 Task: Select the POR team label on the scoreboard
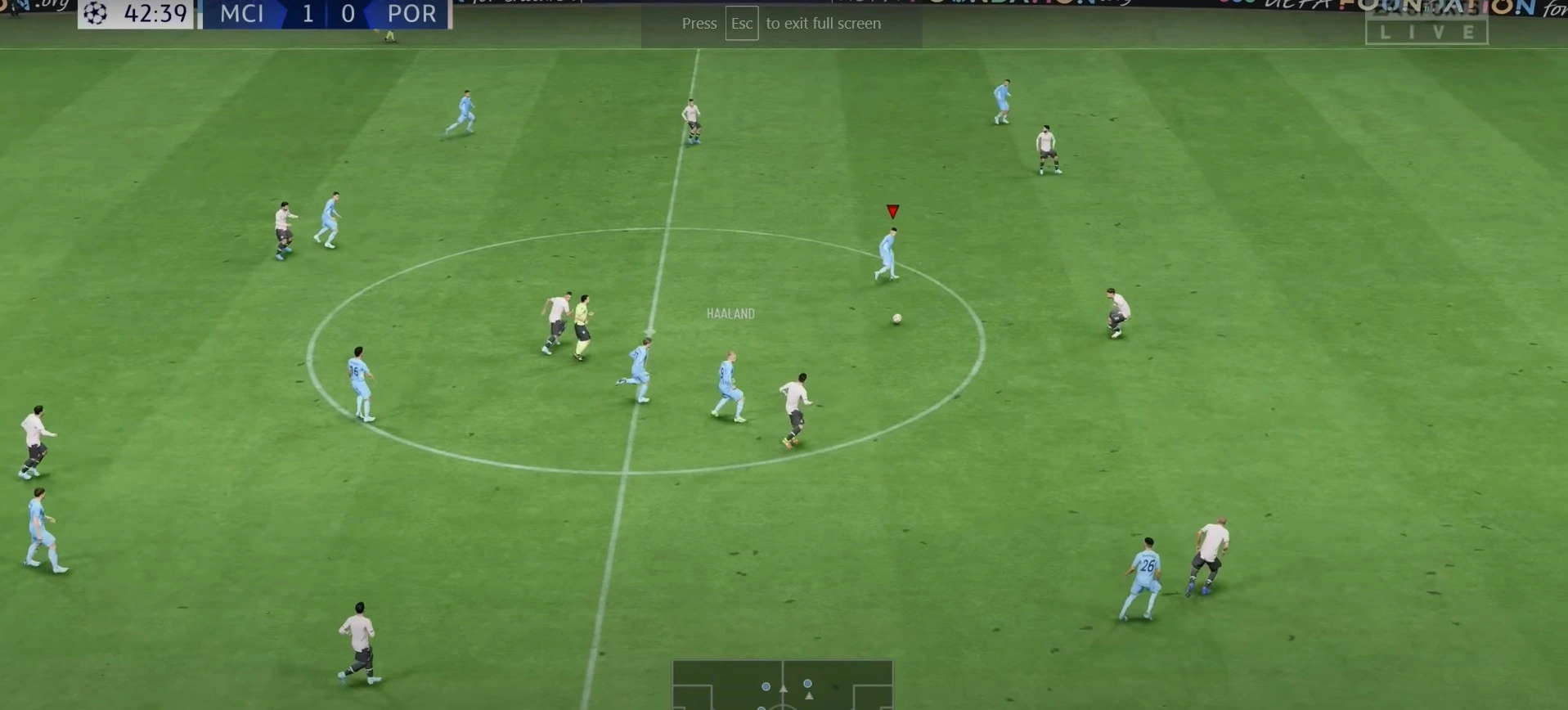(411, 13)
